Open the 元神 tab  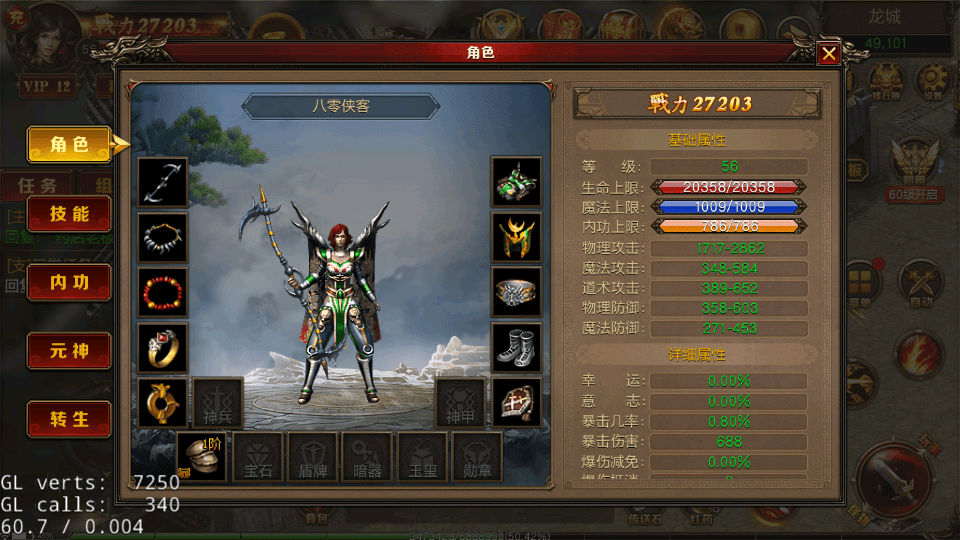coord(69,351)
